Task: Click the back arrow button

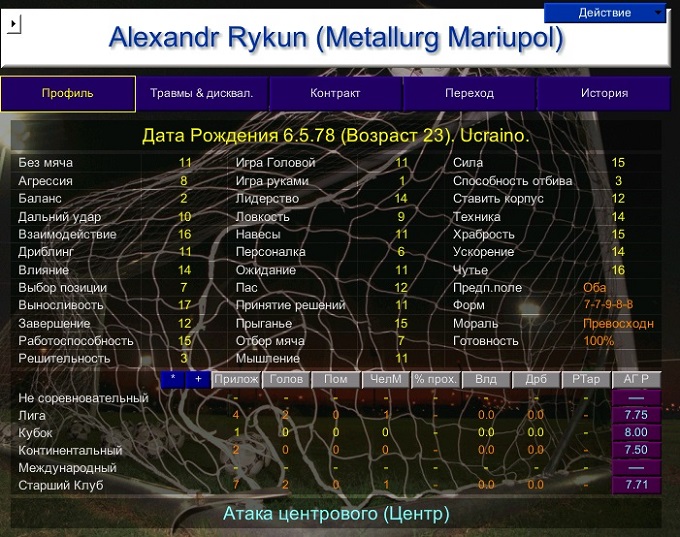Action: point(13,25)
